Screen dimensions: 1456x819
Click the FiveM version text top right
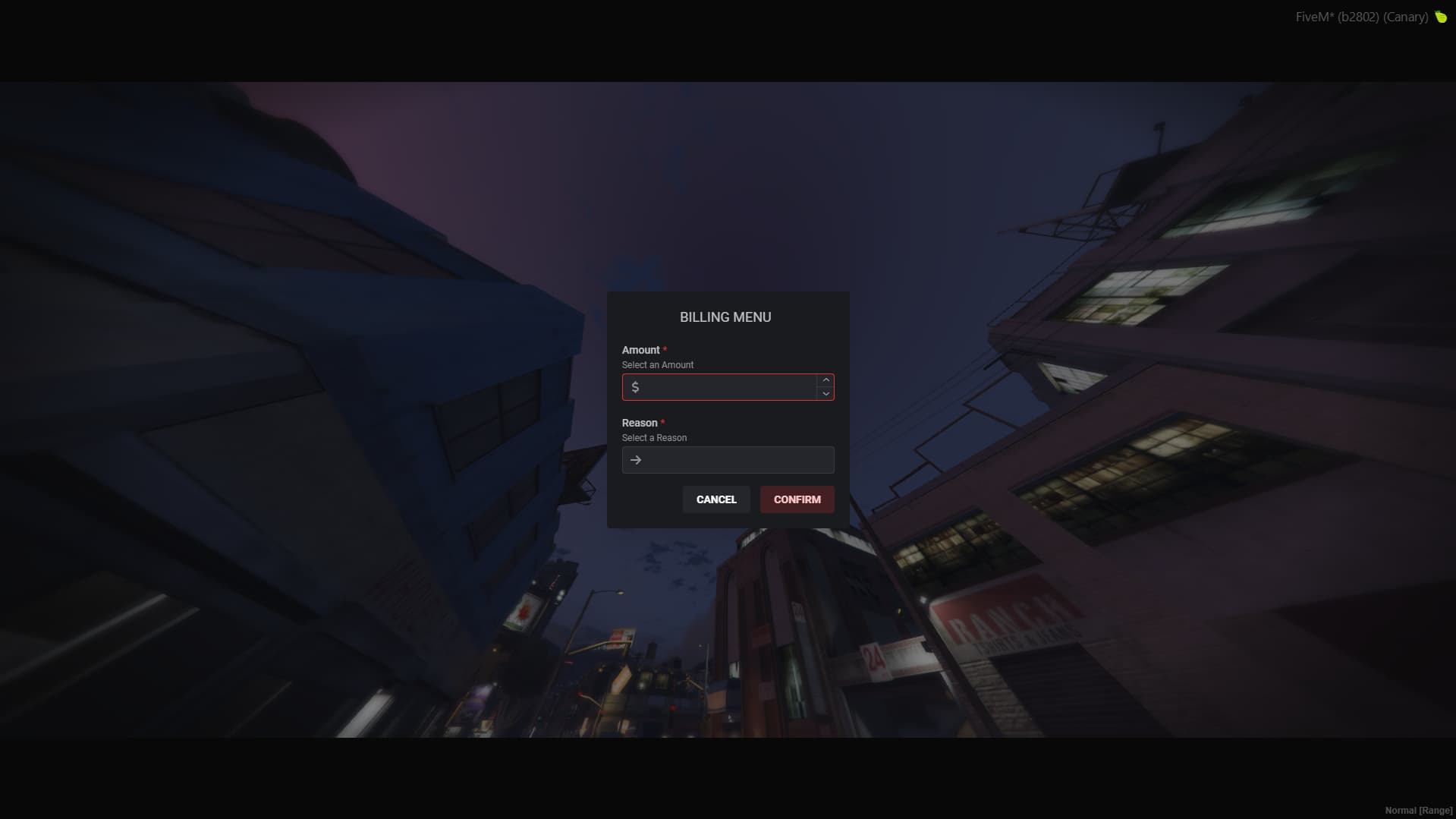point(1362,17)
